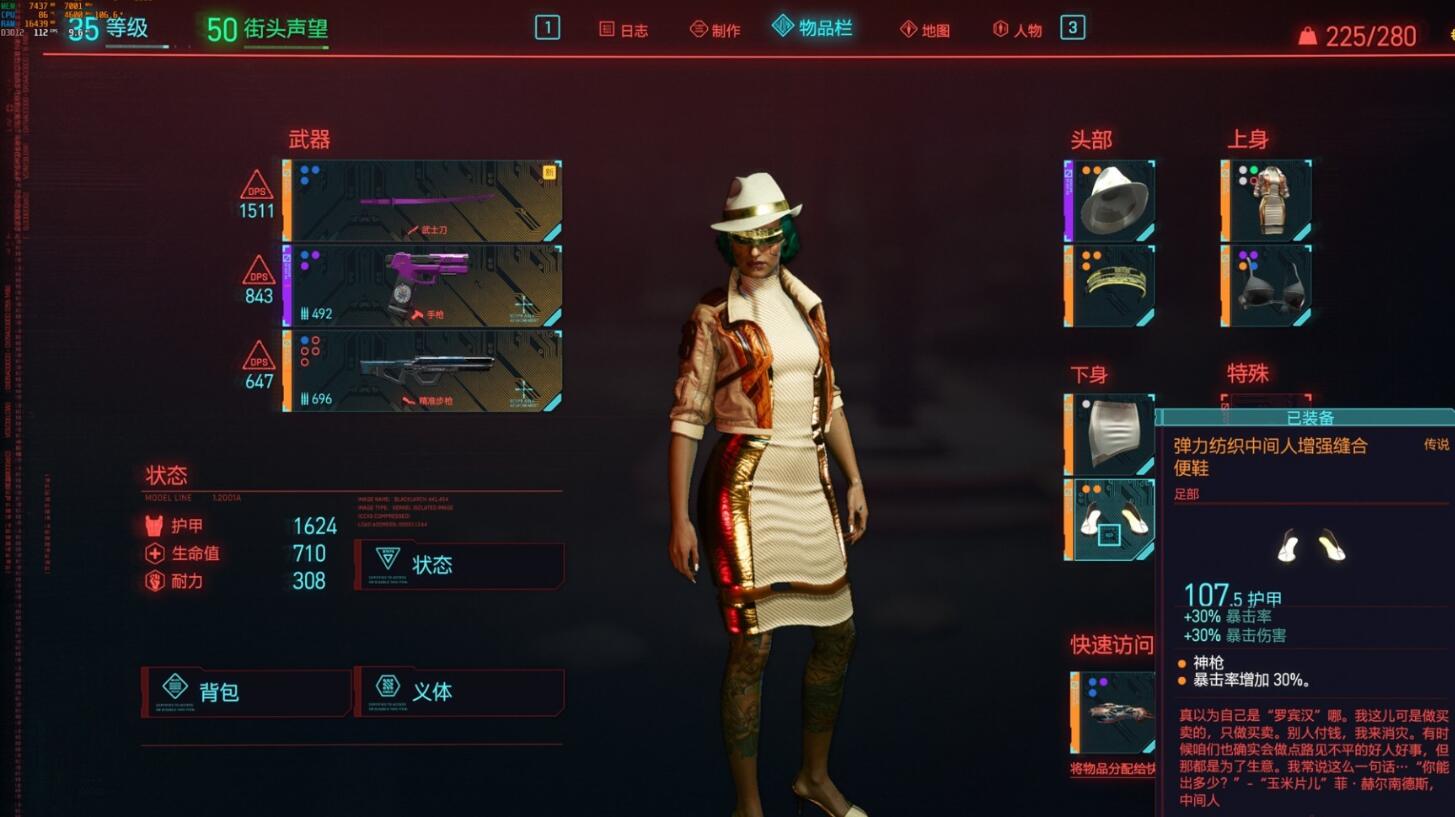Select the quick access item slot
The image size is (1455, 817).
pos(1112,712)
